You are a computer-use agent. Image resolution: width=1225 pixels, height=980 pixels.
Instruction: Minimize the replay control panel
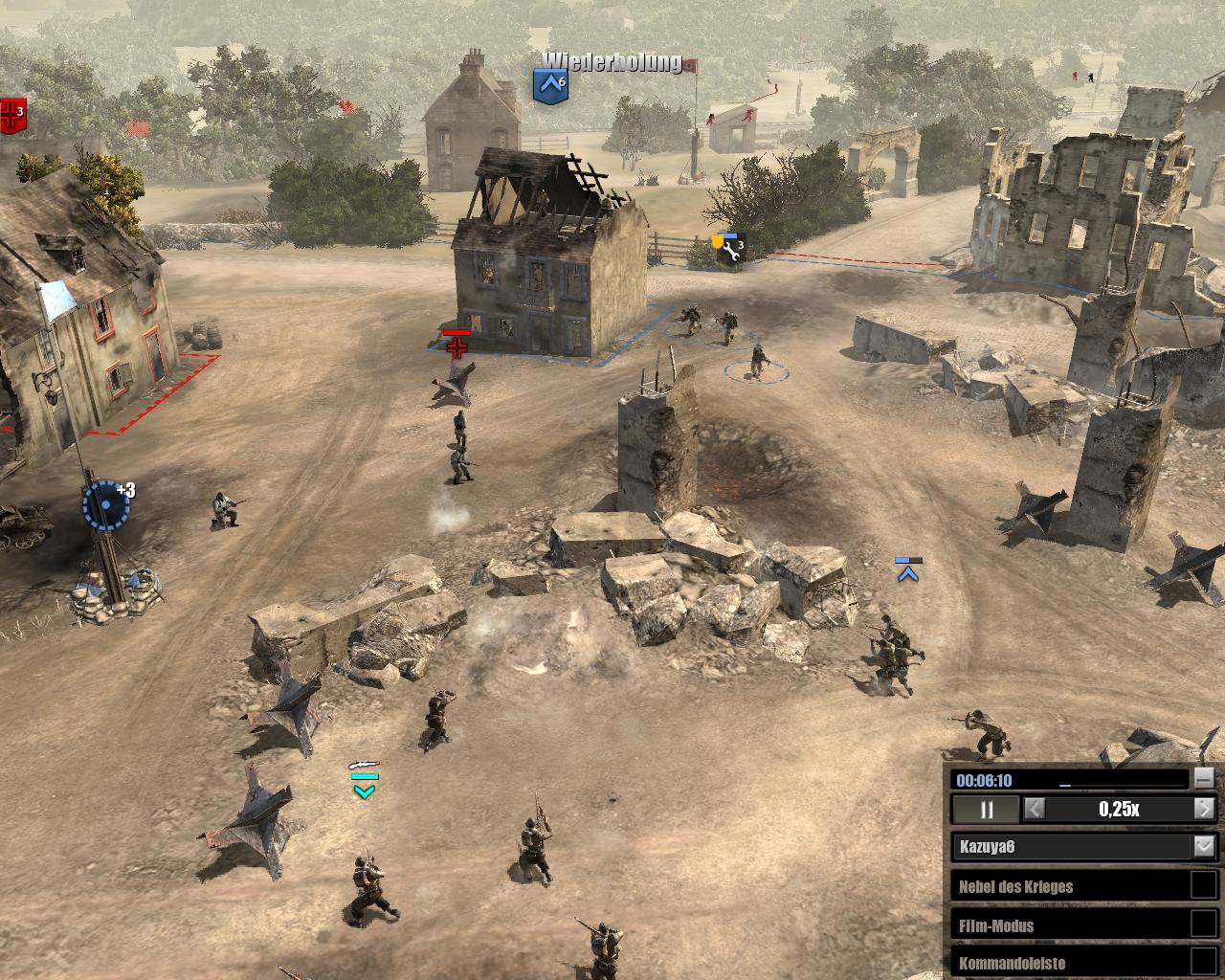1203,779
